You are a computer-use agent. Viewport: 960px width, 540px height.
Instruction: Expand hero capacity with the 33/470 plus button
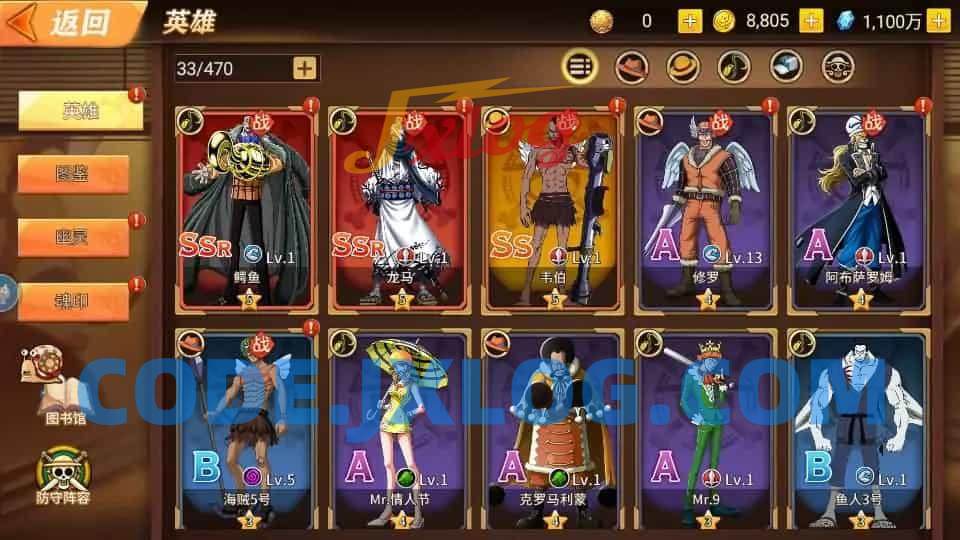(305, 68)
